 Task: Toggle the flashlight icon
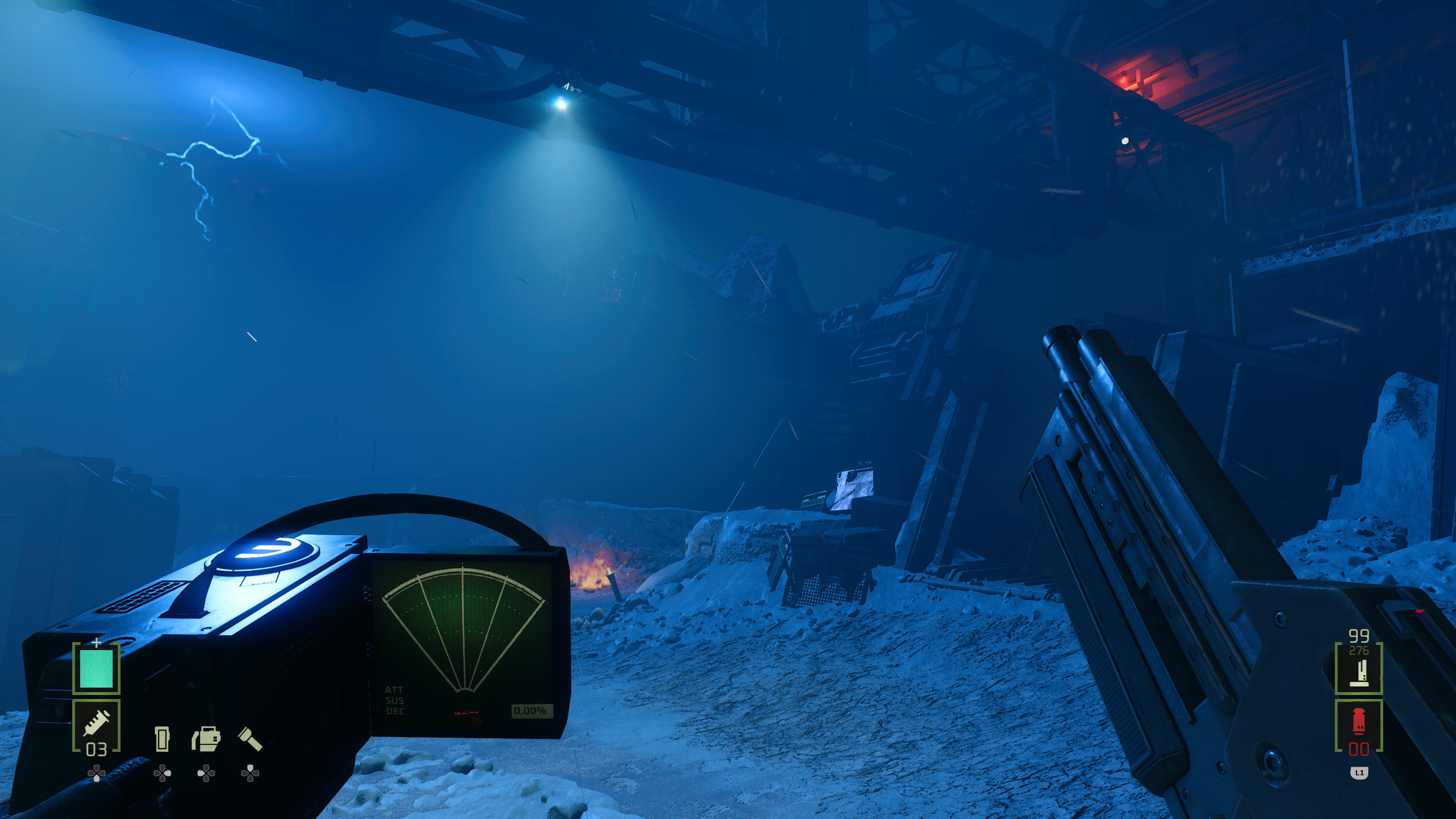(250, 739)
